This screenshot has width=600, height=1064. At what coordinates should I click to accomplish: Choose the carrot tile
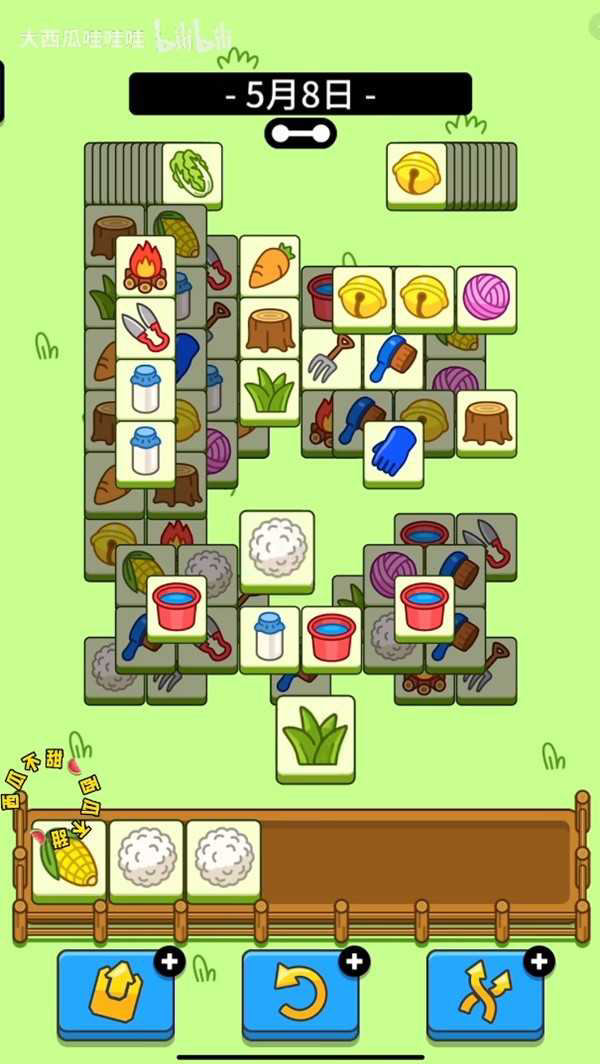coord(269,266)
